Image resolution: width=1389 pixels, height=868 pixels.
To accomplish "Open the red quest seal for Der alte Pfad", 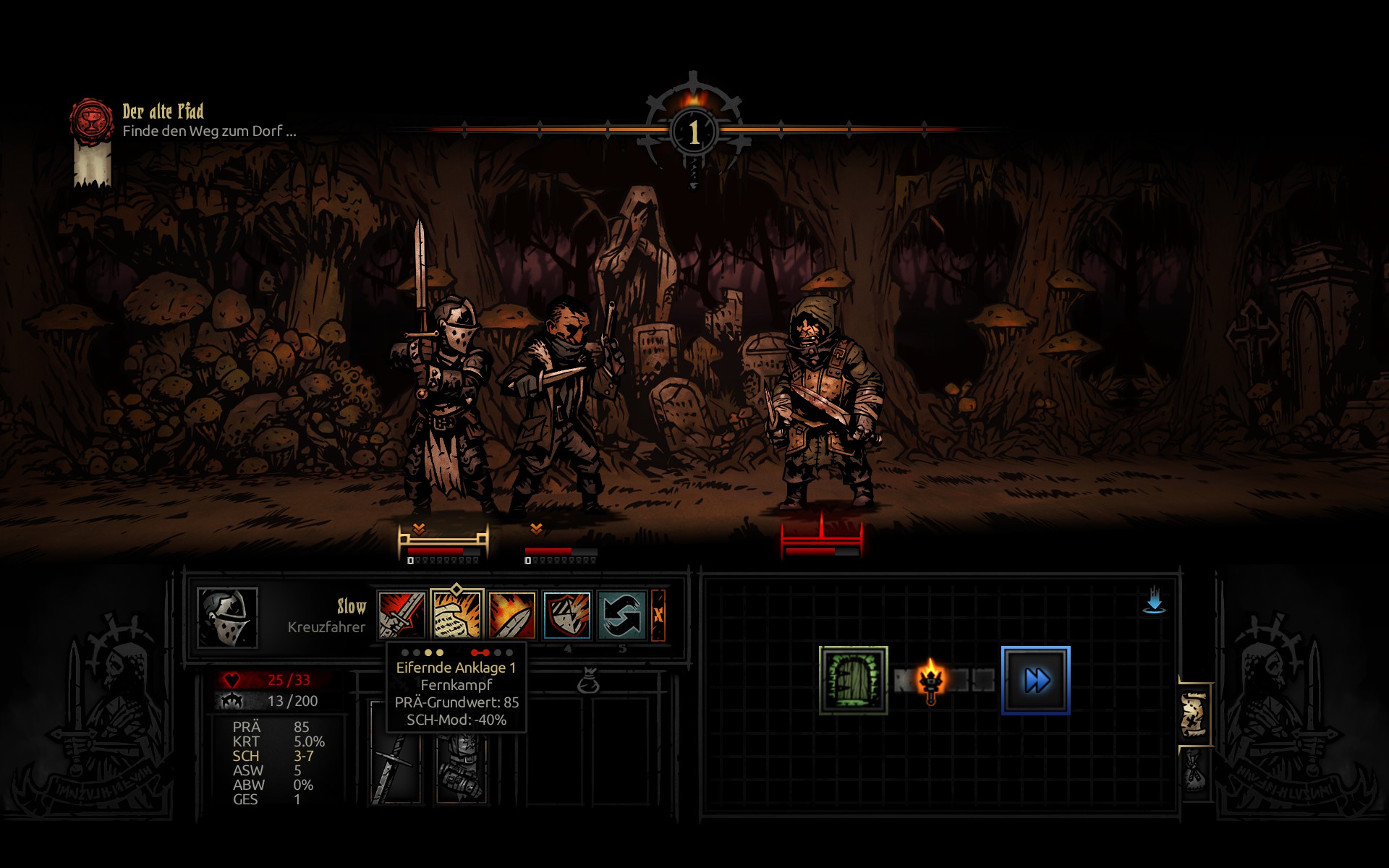I will [x=92, y=119].
